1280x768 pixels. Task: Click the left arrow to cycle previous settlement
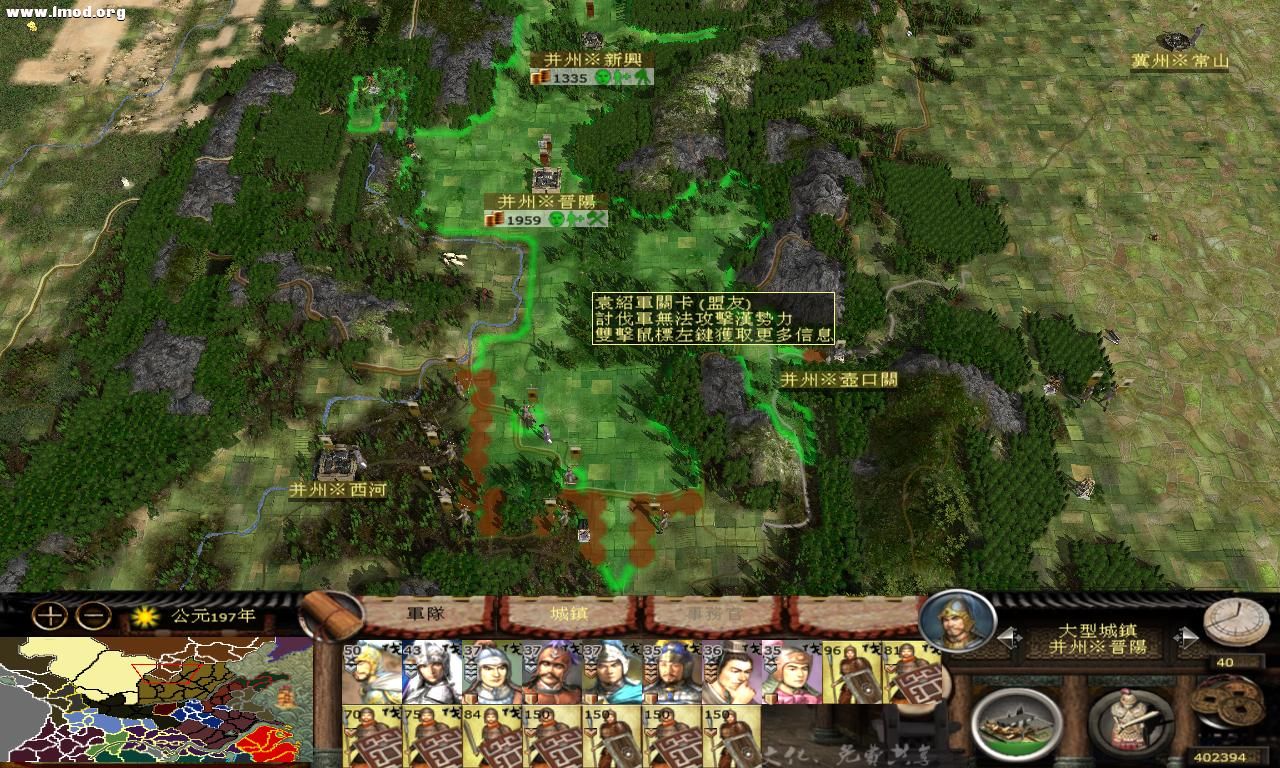(x=1008, y=638)
